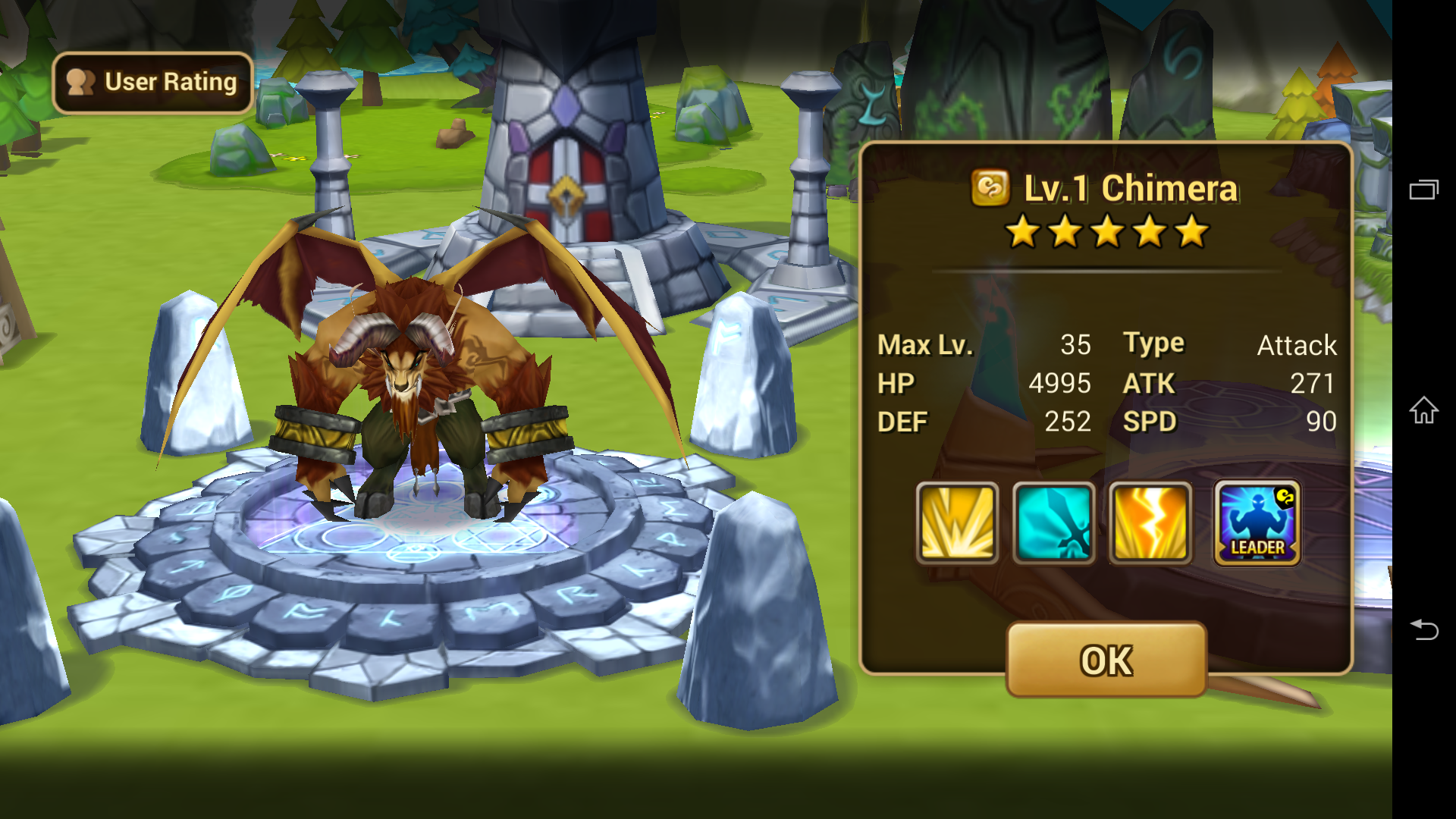Tap the Android back arrow
This screenshot has width=1456, height=819.
coord(1423,629)
